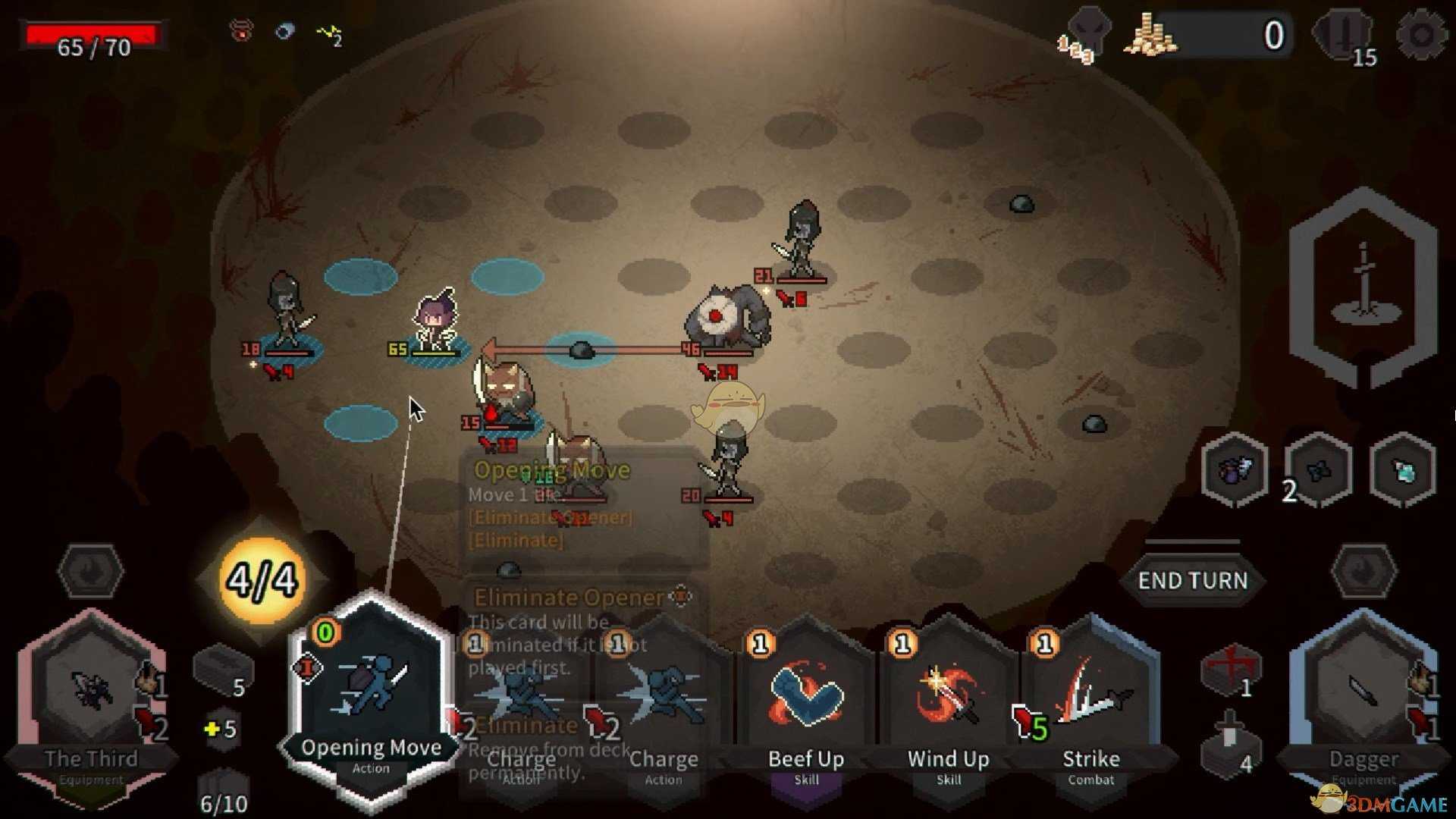Select the Opening Move card

click(371, 698)
